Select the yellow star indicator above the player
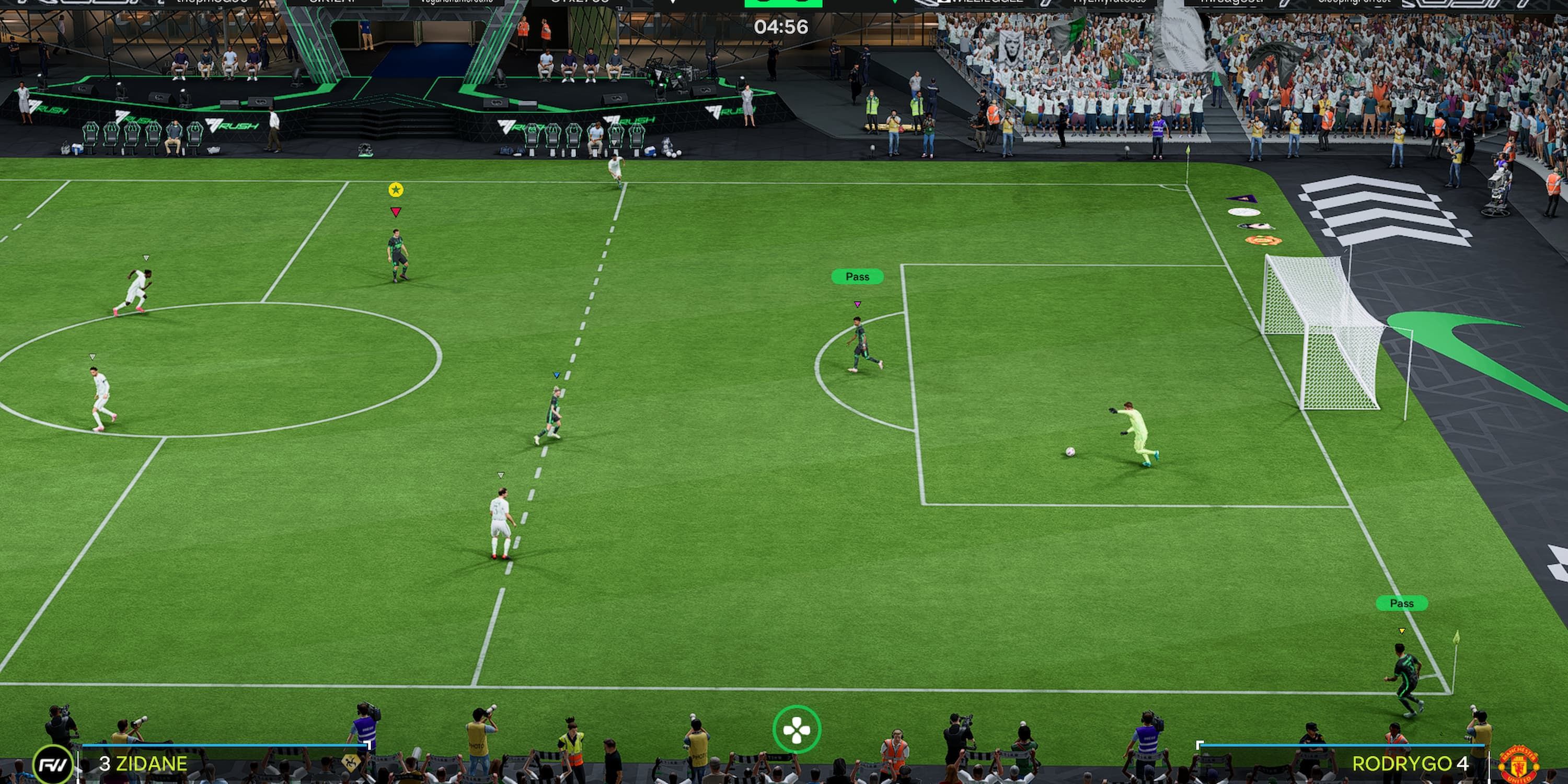This screenshot has height=784, width=1568. [x=397, y=191]
